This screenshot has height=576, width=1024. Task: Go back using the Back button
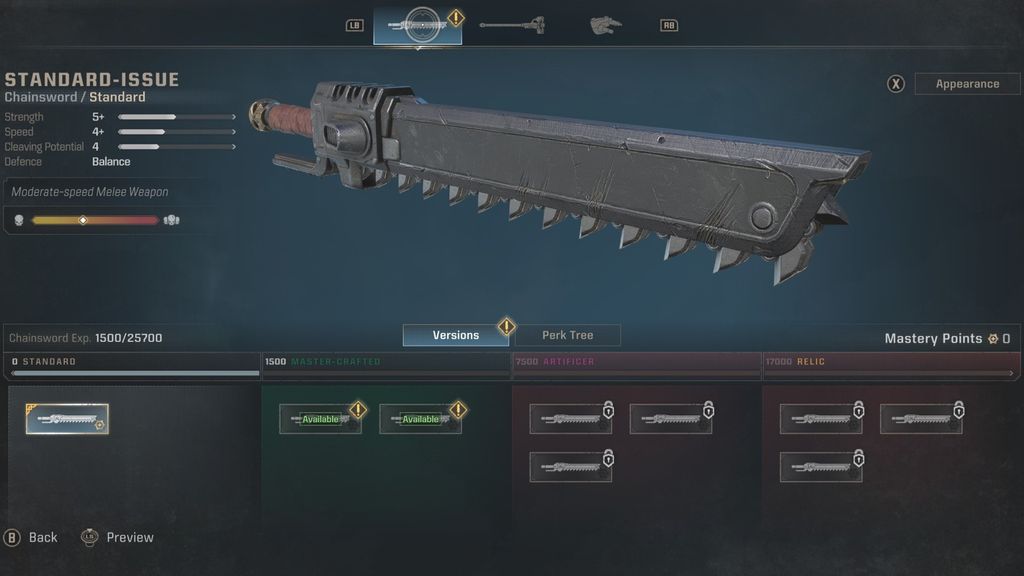32,537
